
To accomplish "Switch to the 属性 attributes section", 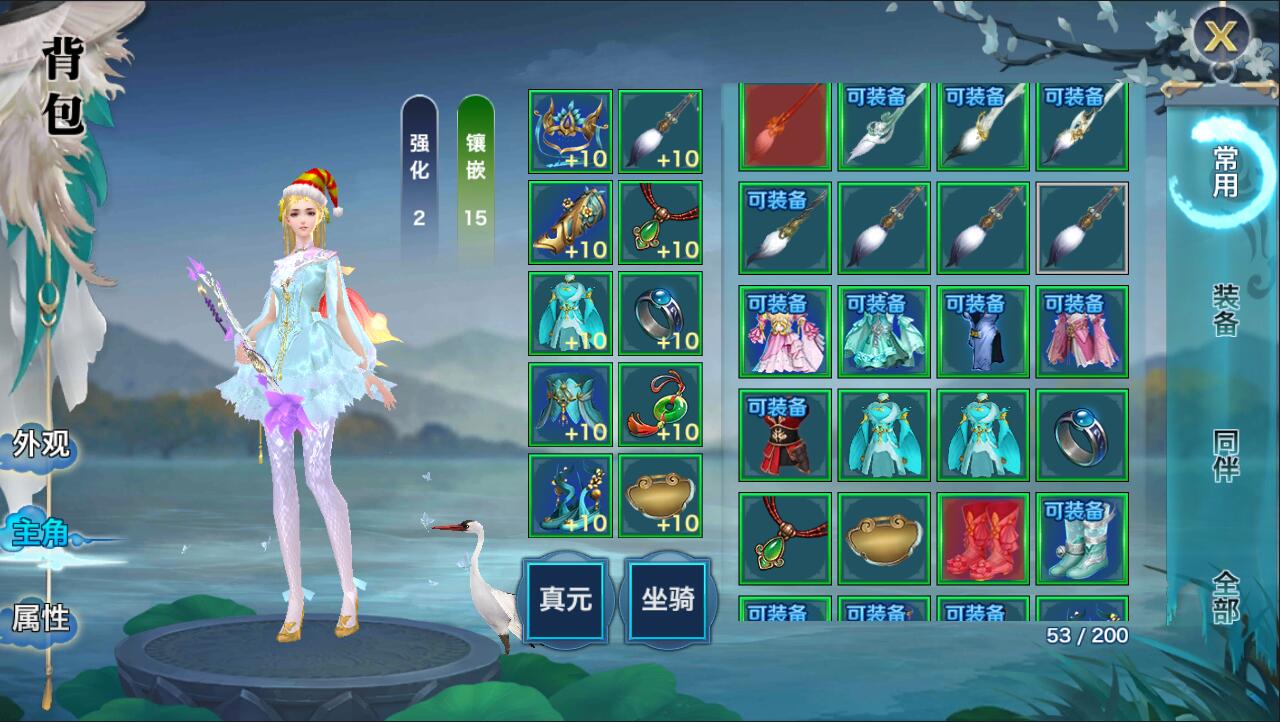I will tap(42, 618).
